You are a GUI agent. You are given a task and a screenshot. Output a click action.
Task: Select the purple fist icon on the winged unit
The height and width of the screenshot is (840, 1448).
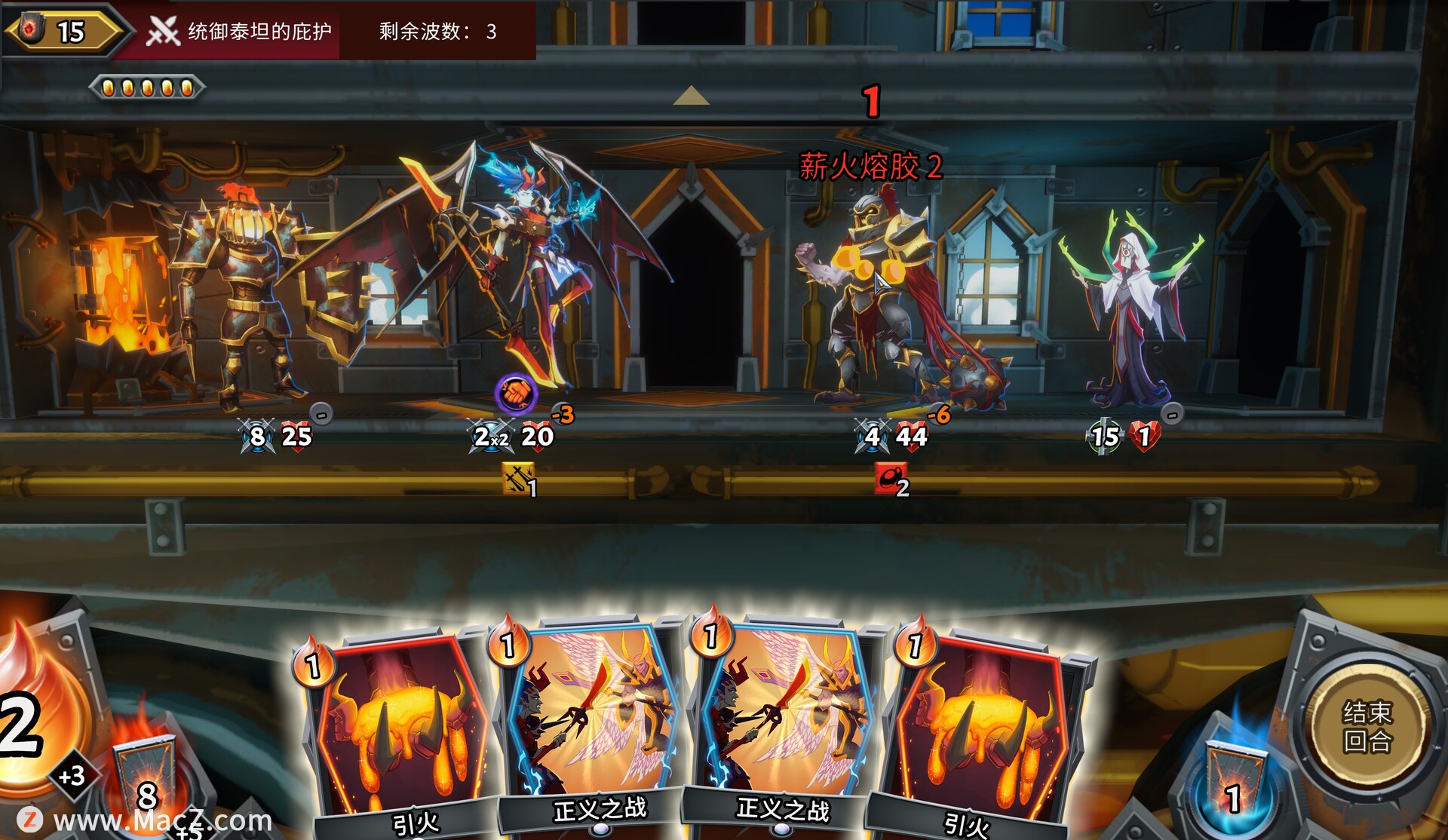(x=516, y=393)
